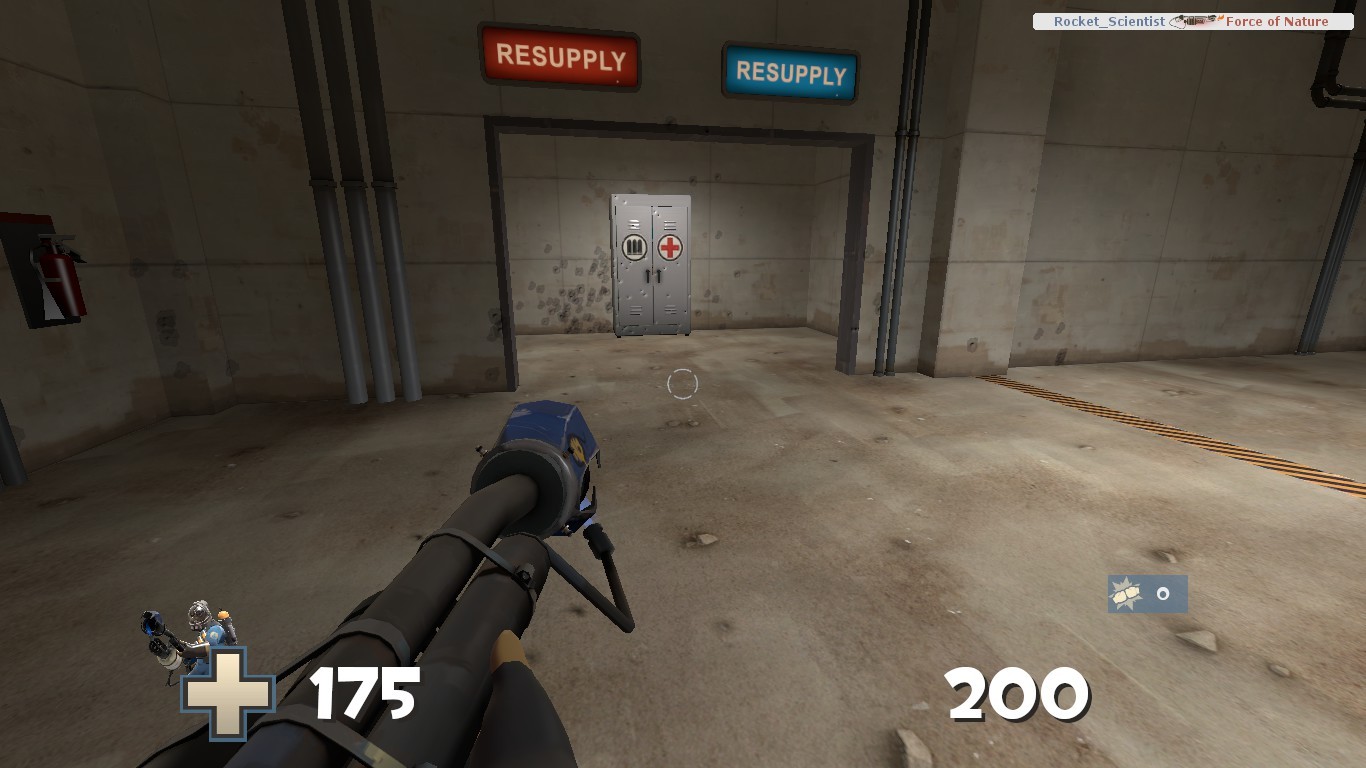Viewport: 1366px width, 768px height.
Task: Click the health value reading 175
Action: pyautogui.click(x=363, y=692)
